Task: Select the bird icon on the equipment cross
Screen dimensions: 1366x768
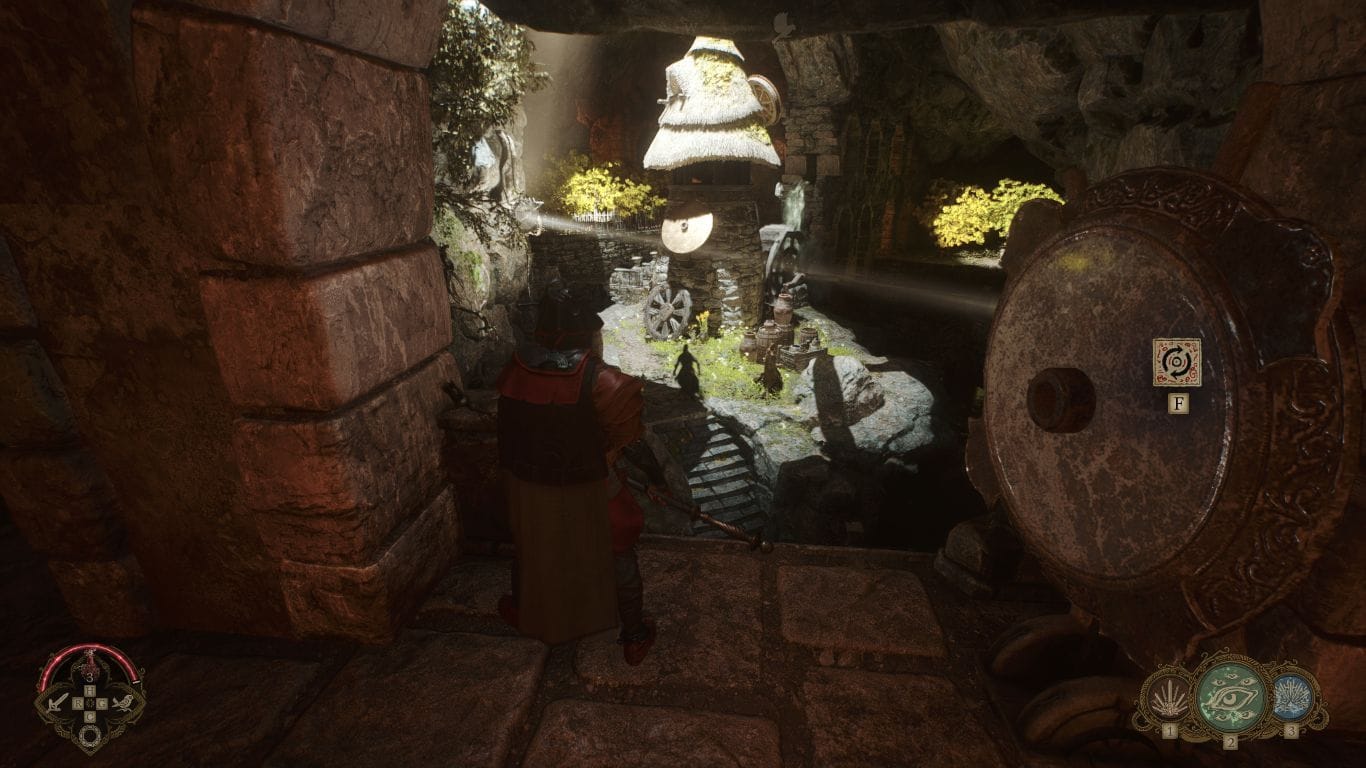Action: 123,702
